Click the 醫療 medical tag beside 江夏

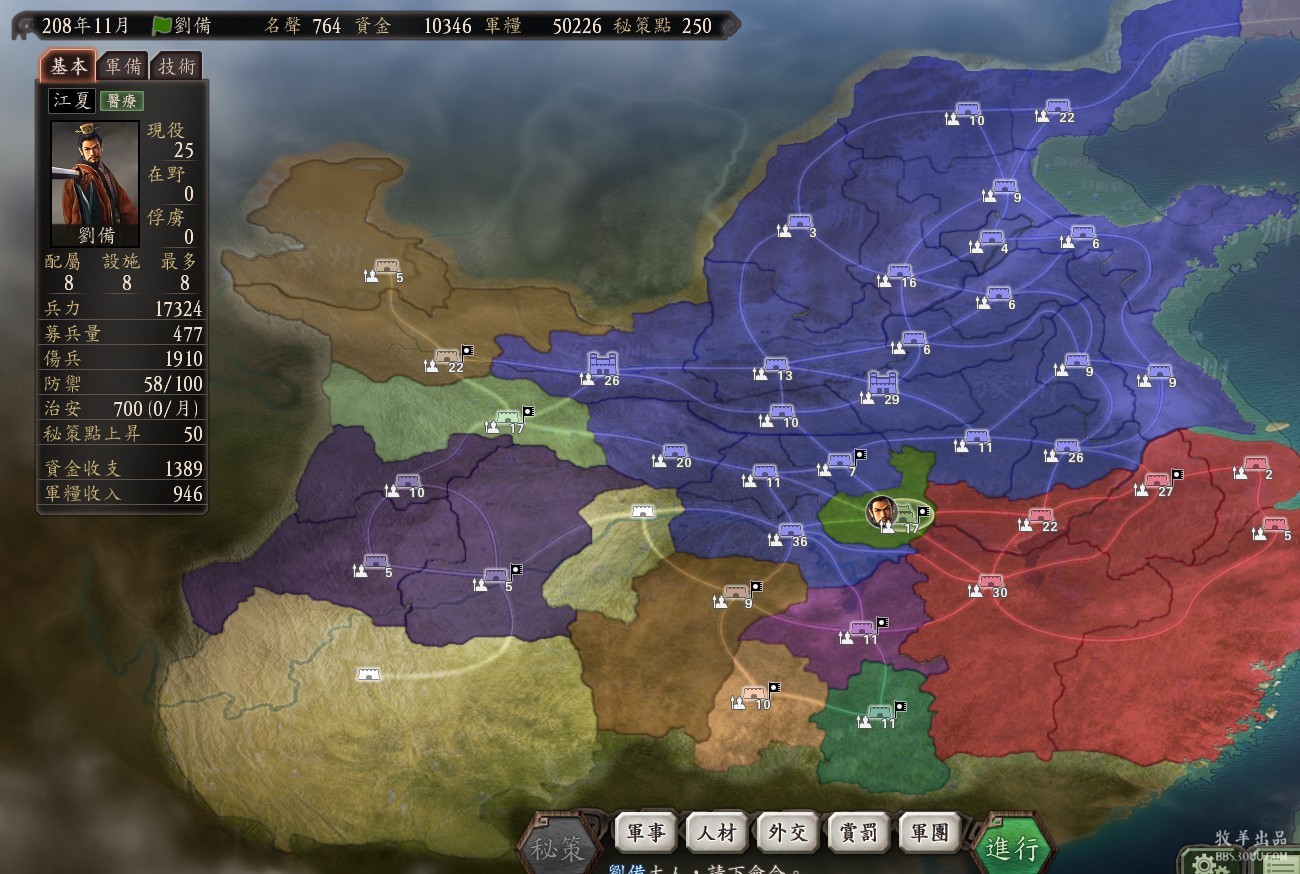tap(122, 100)
